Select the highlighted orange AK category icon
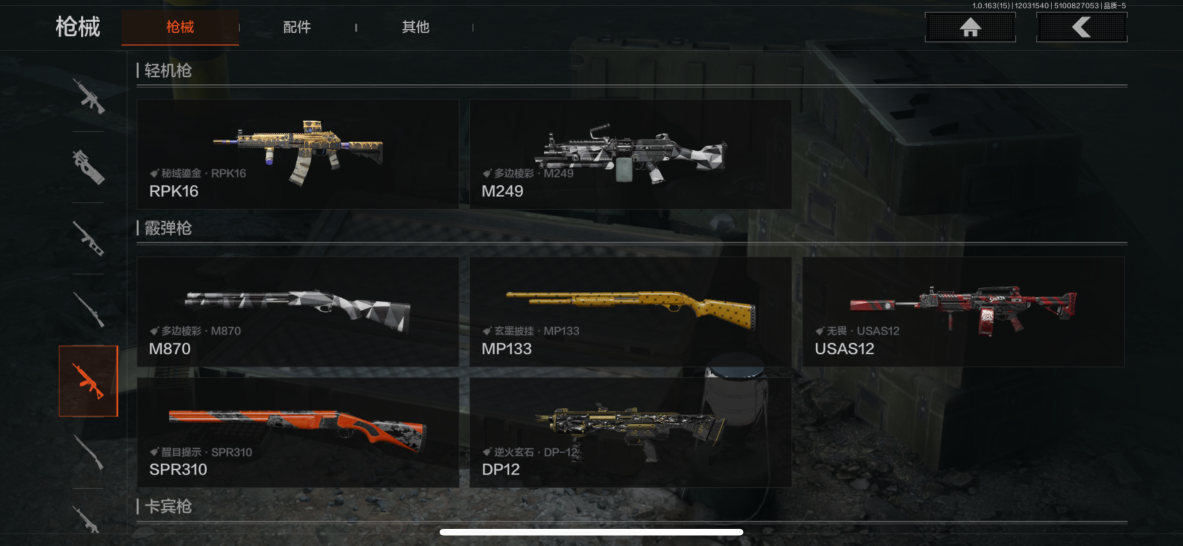The image size is (1183, 546). click(x=88, y=381)
